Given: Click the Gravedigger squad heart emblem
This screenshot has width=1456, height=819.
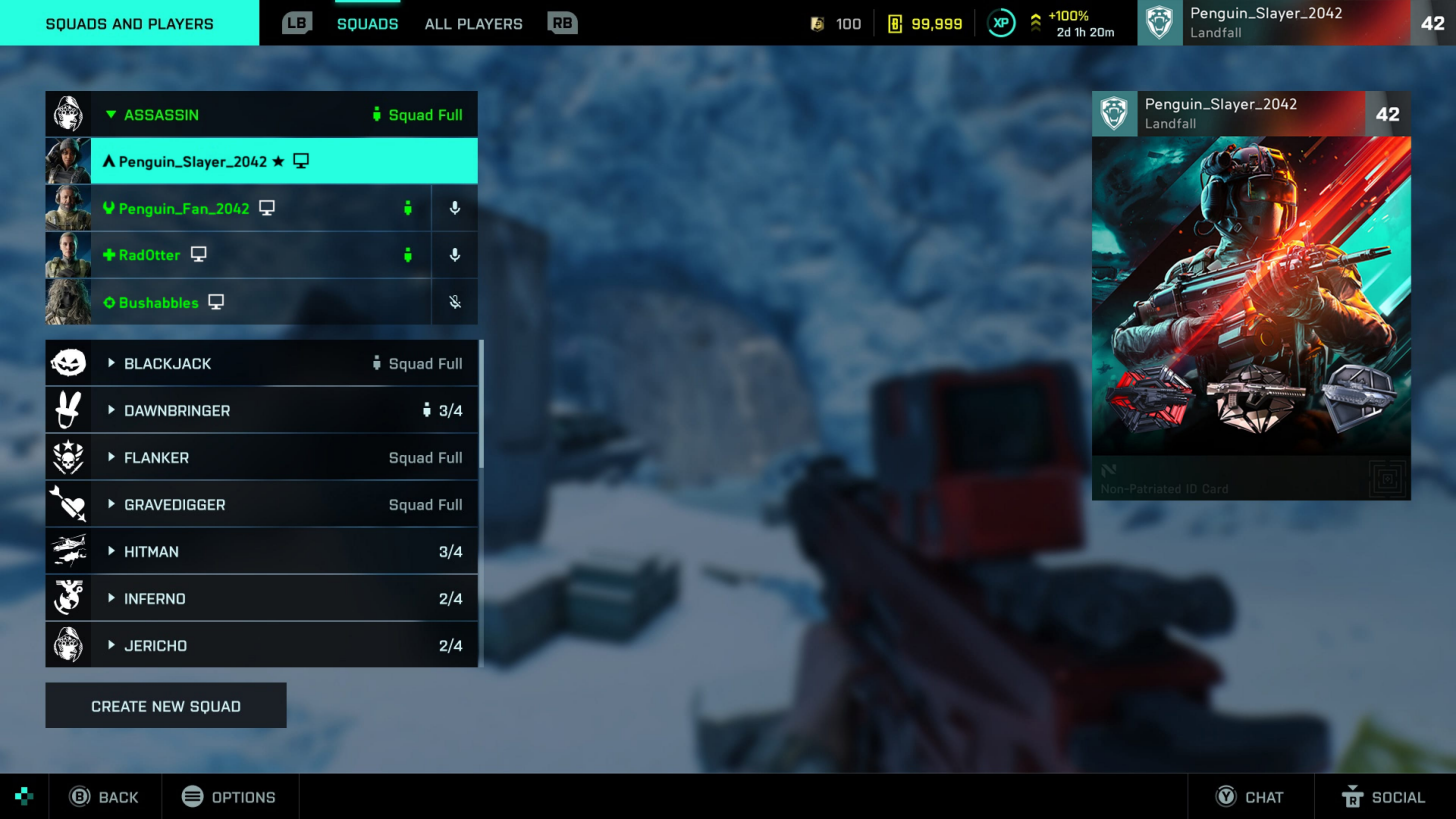Looking at the screenshot, I should 68,504.
